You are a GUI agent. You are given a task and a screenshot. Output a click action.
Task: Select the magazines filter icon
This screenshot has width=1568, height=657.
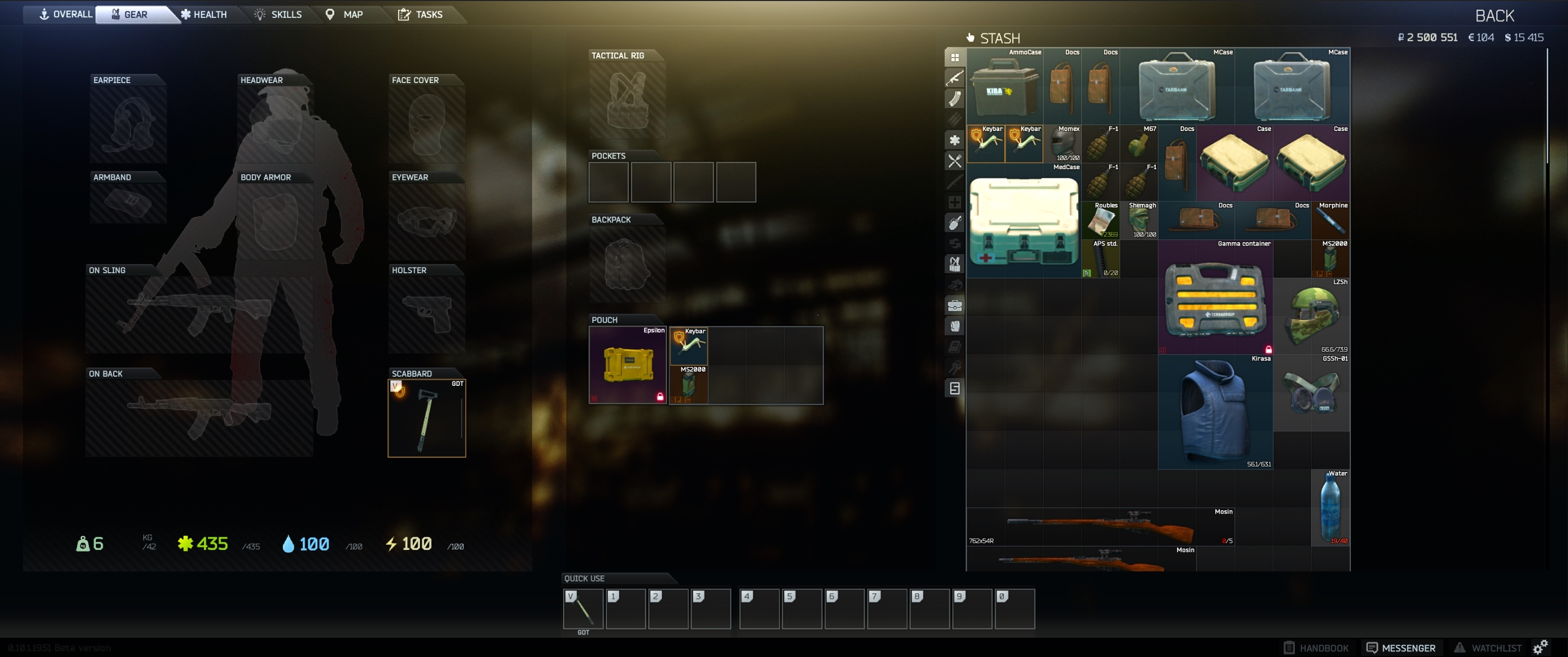pos(955,98)
